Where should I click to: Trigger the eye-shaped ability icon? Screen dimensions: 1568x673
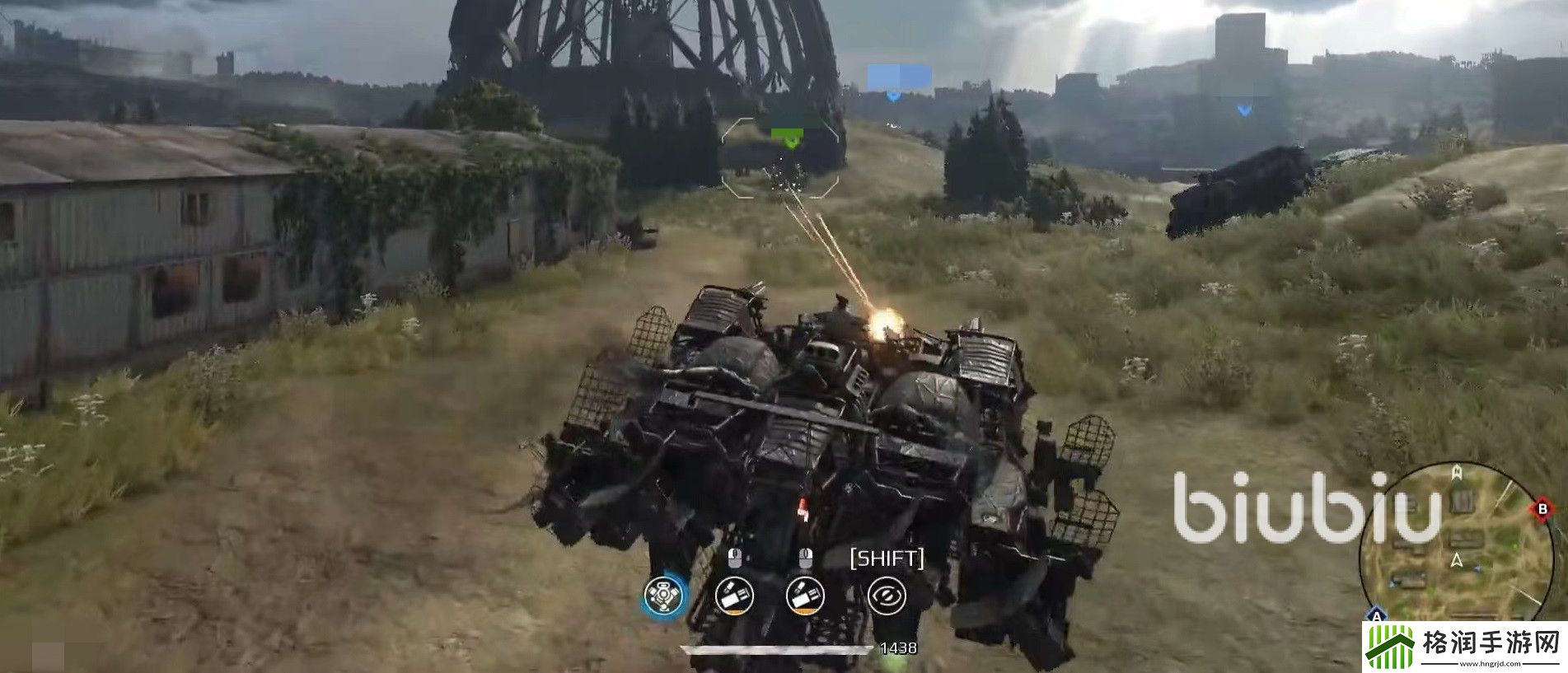pos(887,594)
